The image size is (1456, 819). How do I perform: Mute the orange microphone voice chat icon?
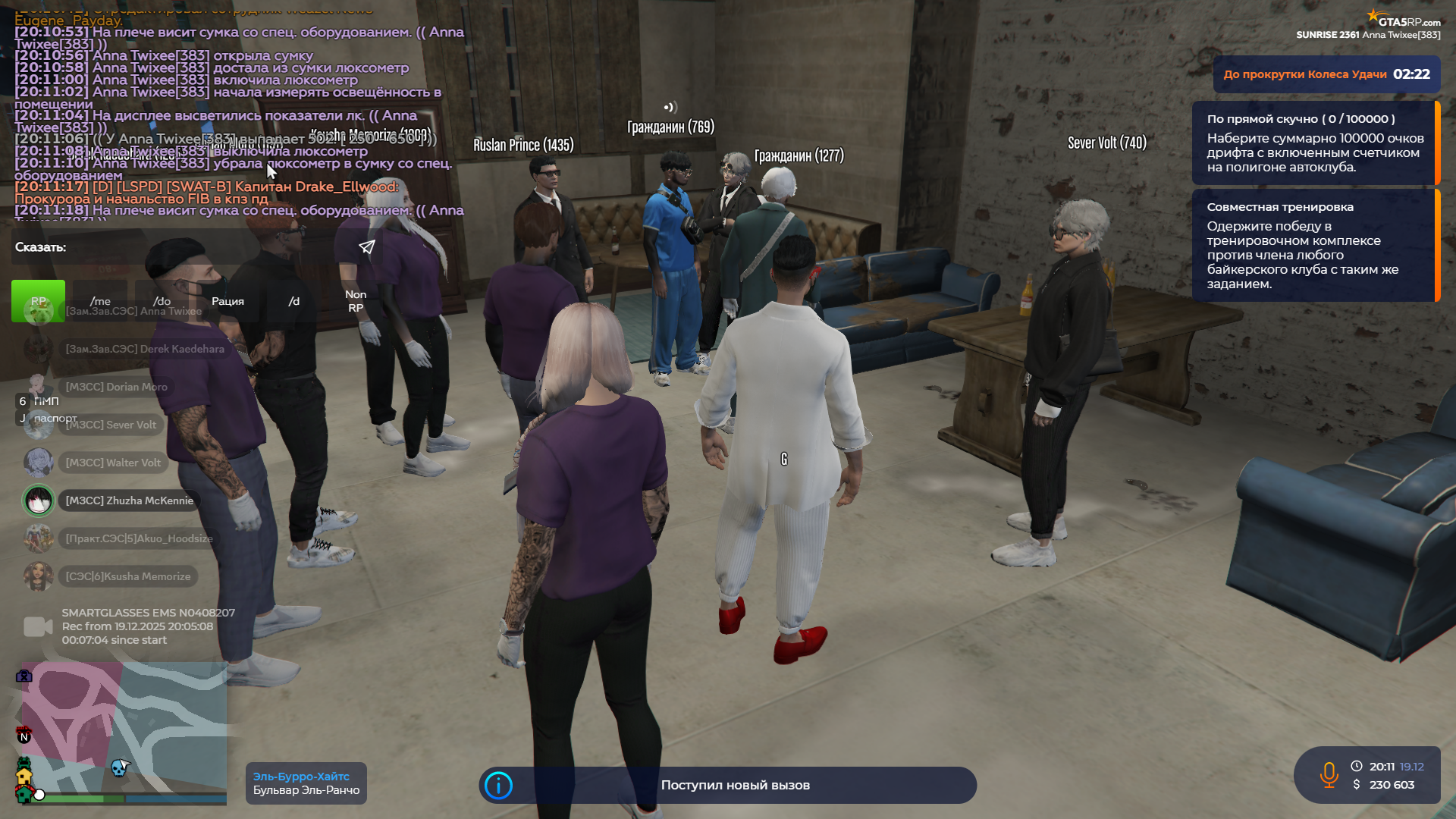1328,775
